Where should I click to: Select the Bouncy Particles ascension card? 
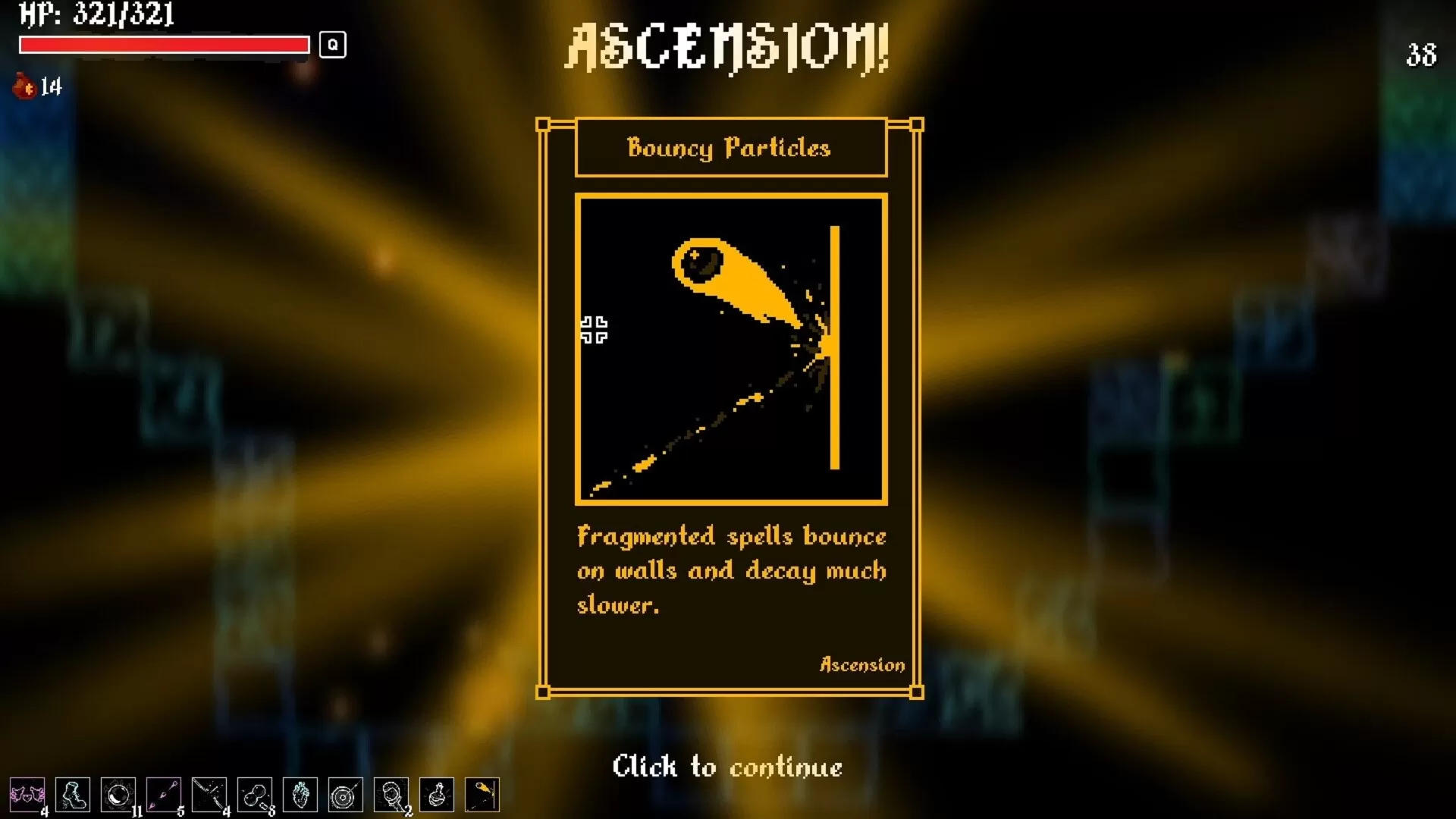[x=730, y=408]
